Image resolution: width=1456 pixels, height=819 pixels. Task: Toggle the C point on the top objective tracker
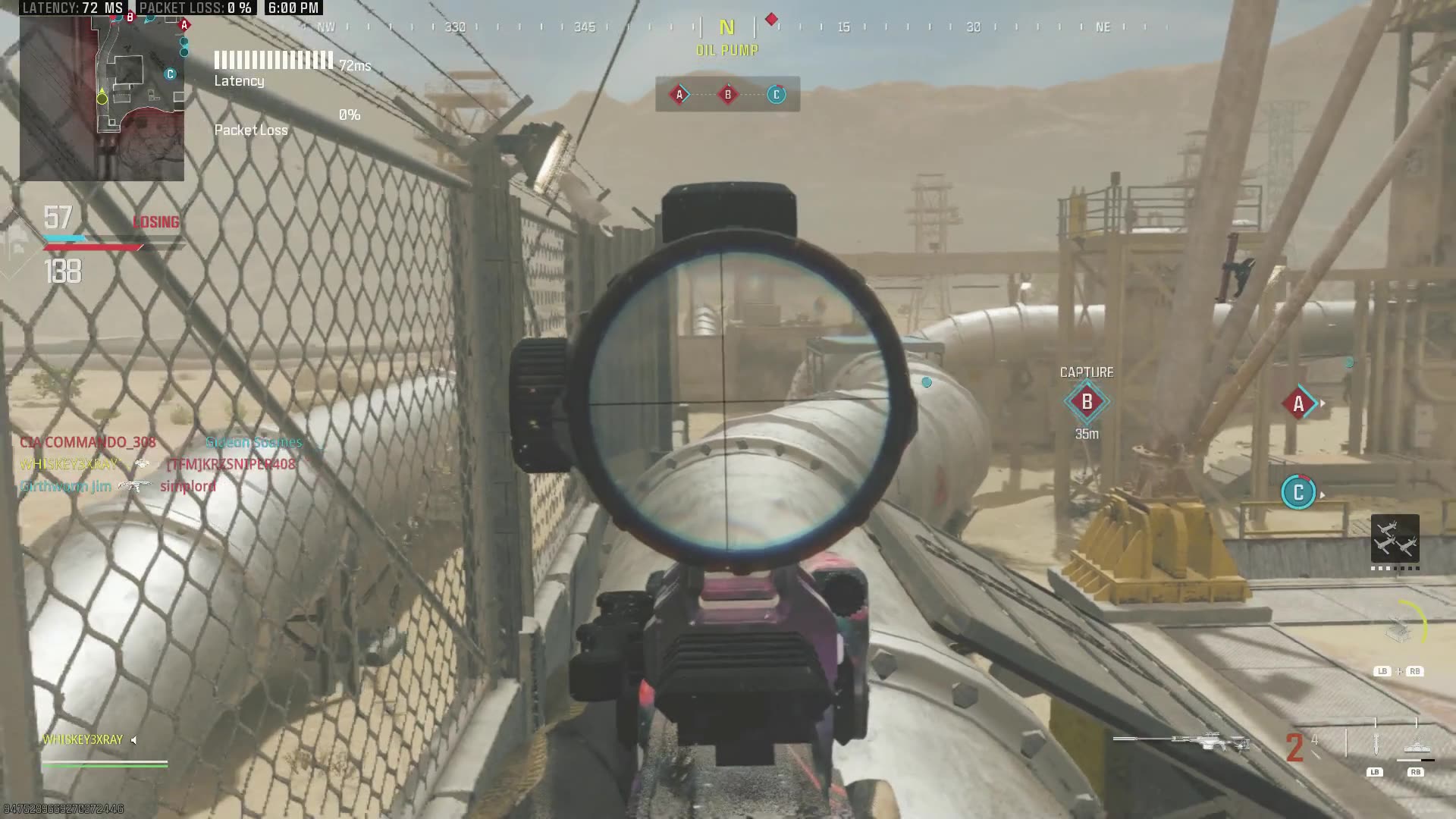point(775,94)
